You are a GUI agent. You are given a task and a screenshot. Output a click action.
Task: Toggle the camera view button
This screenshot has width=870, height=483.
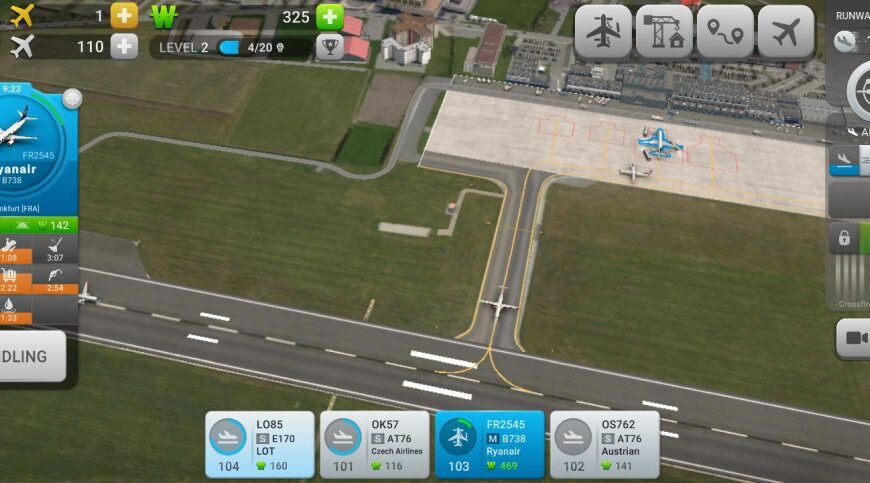tap(855, 339)
